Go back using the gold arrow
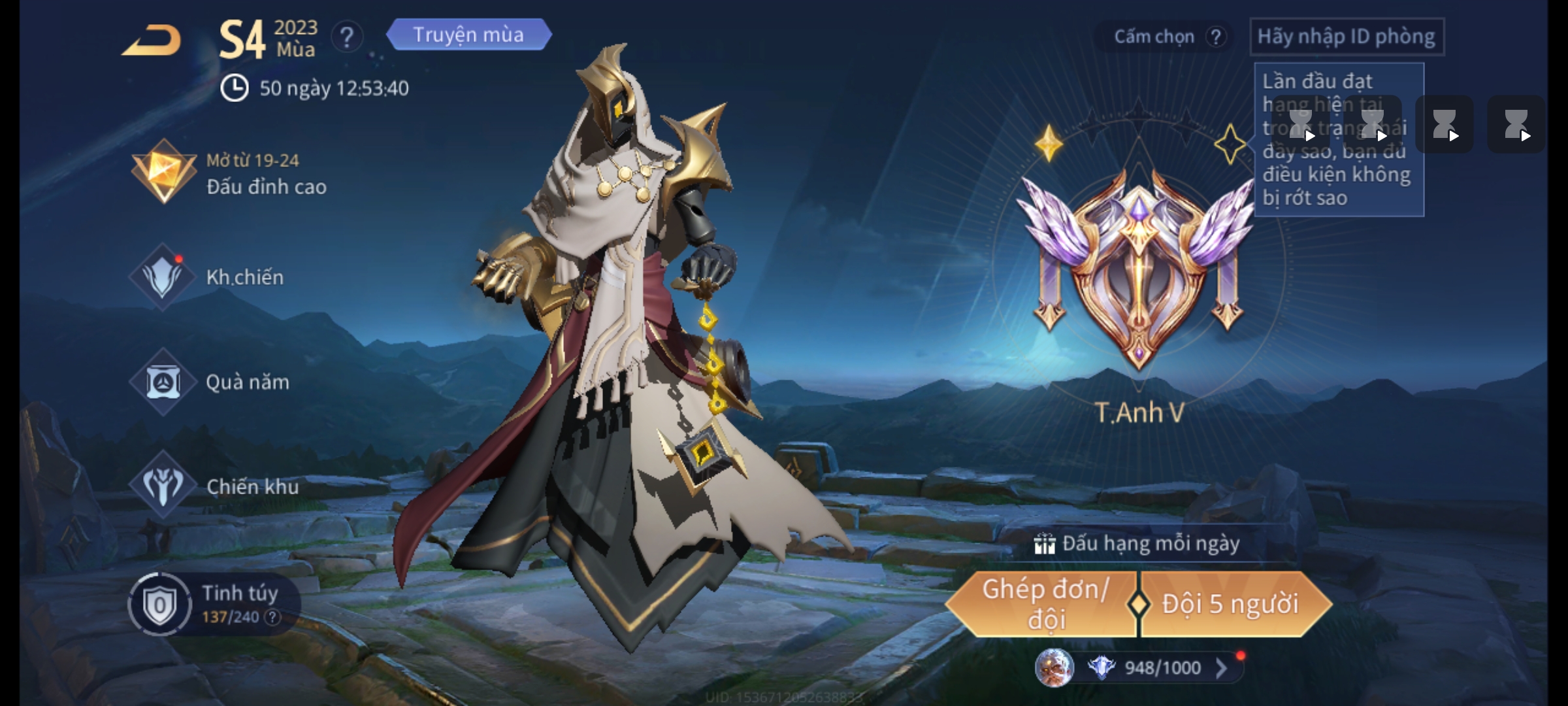This screenshot has height=706, width=1568. pos(152,41)
